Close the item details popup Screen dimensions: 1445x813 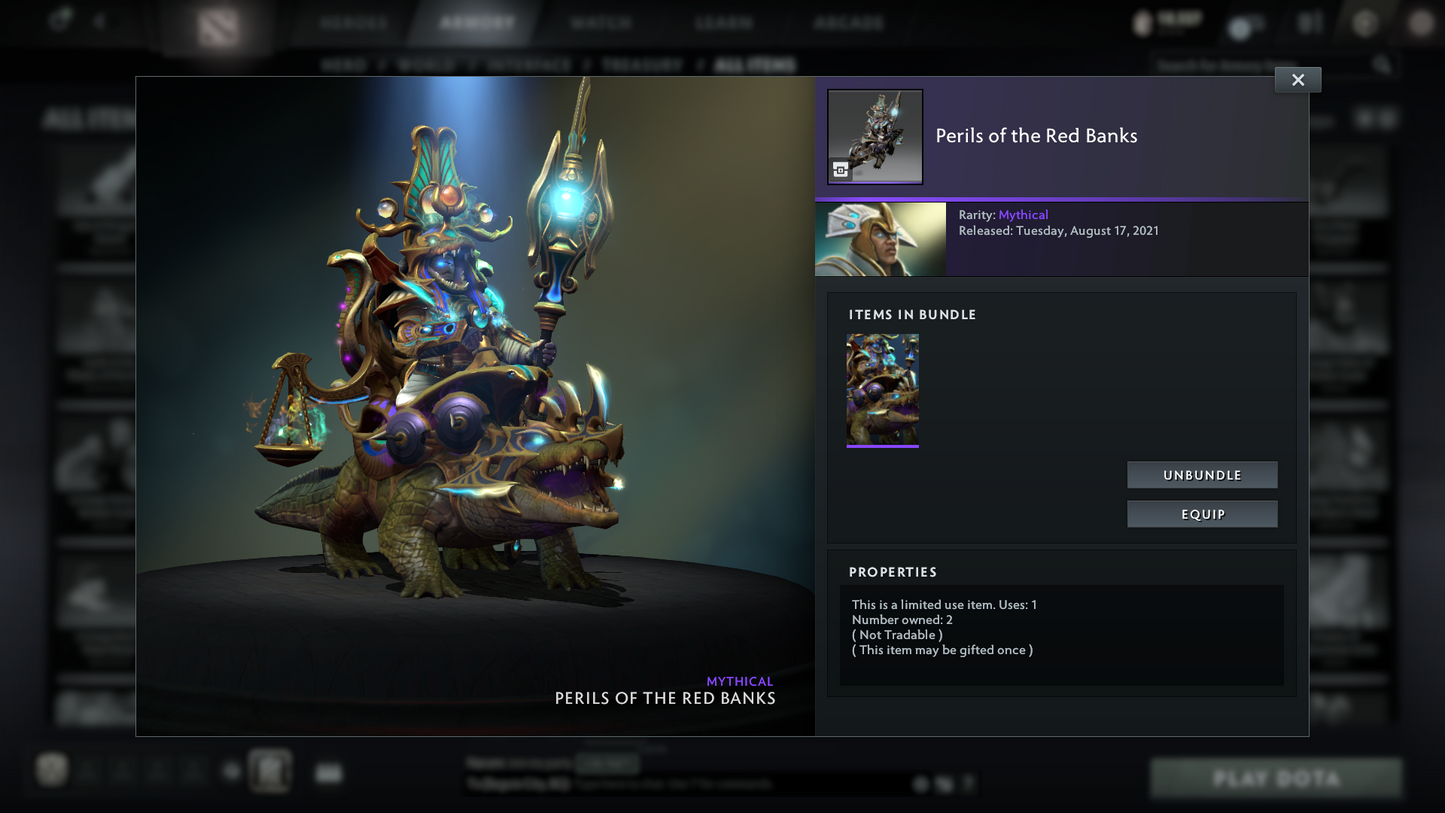(1297, 80)
